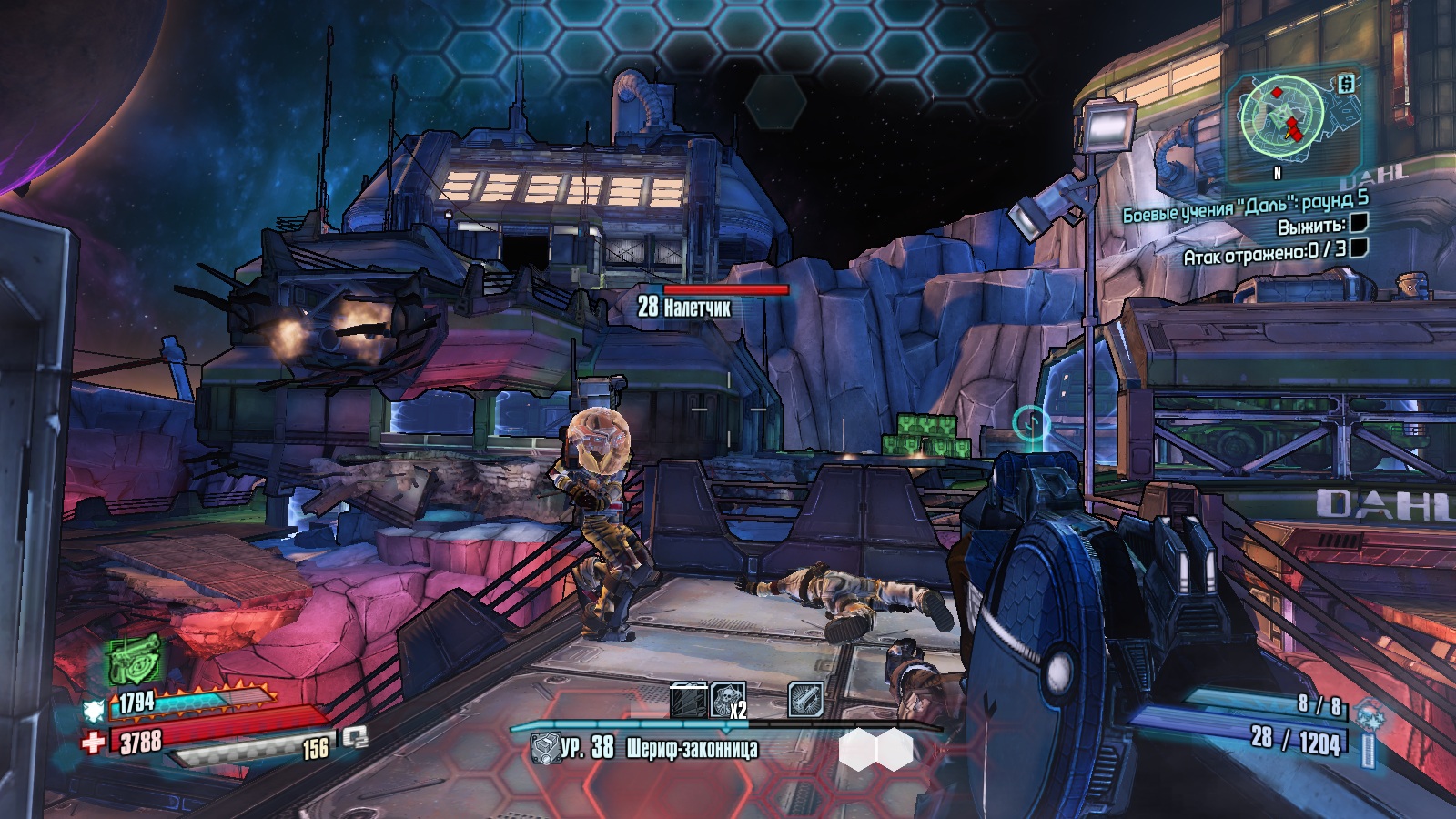Select the glowing bullet buff icon
Screen dimensions: 1456x819
pos(805,700)
